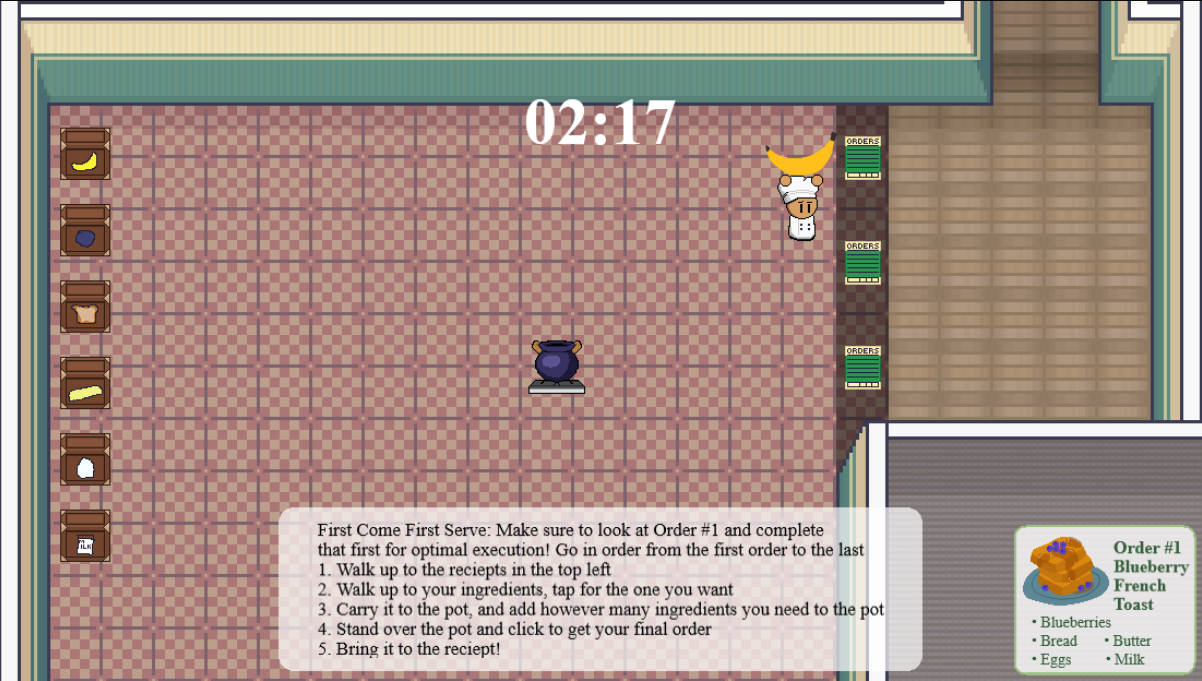Image resolution: width=1202 pixels, height=681 pixels.
Task: Tap the banana ingredient crate
Action: pos(85,155)
